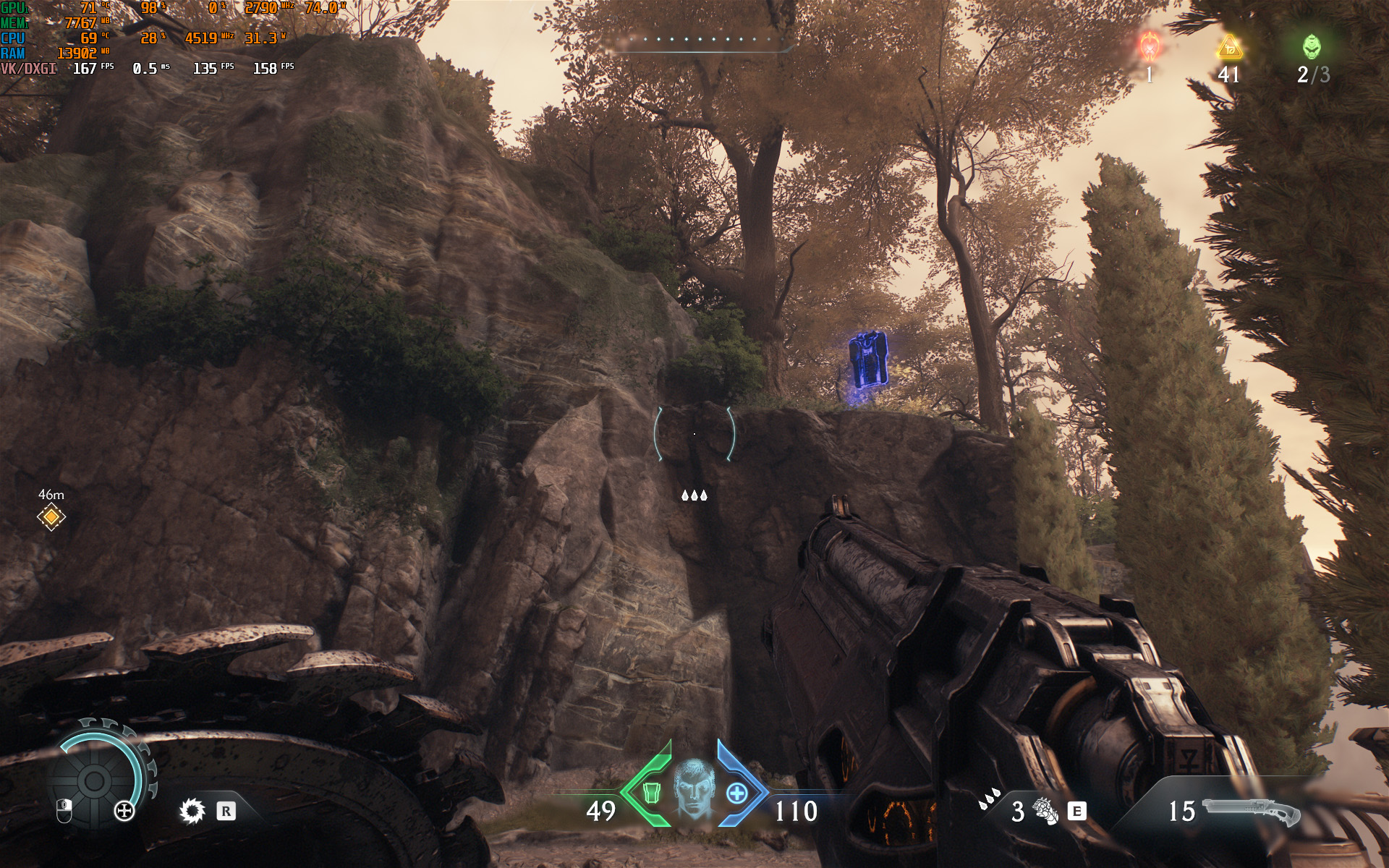This screenshot has height=868, width=1389.
Task: Choose the shotgun weapon icon
Action: pos(1252,811)
